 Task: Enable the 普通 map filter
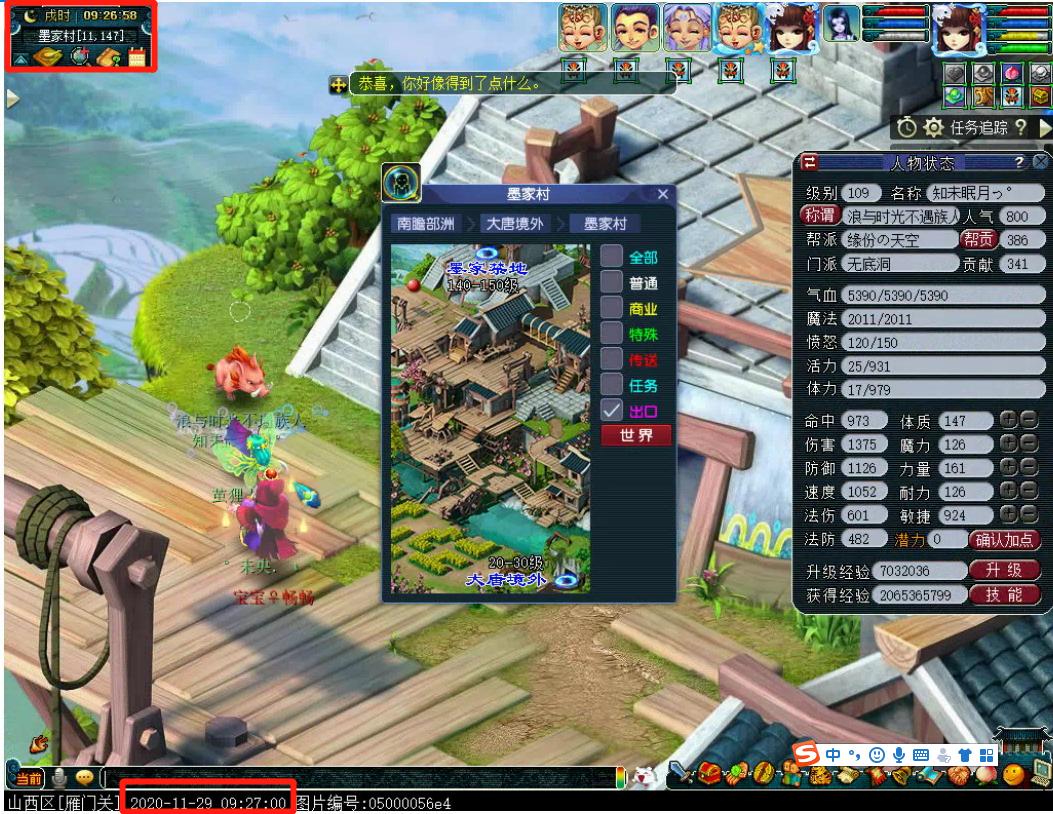[x=612, y=283]
